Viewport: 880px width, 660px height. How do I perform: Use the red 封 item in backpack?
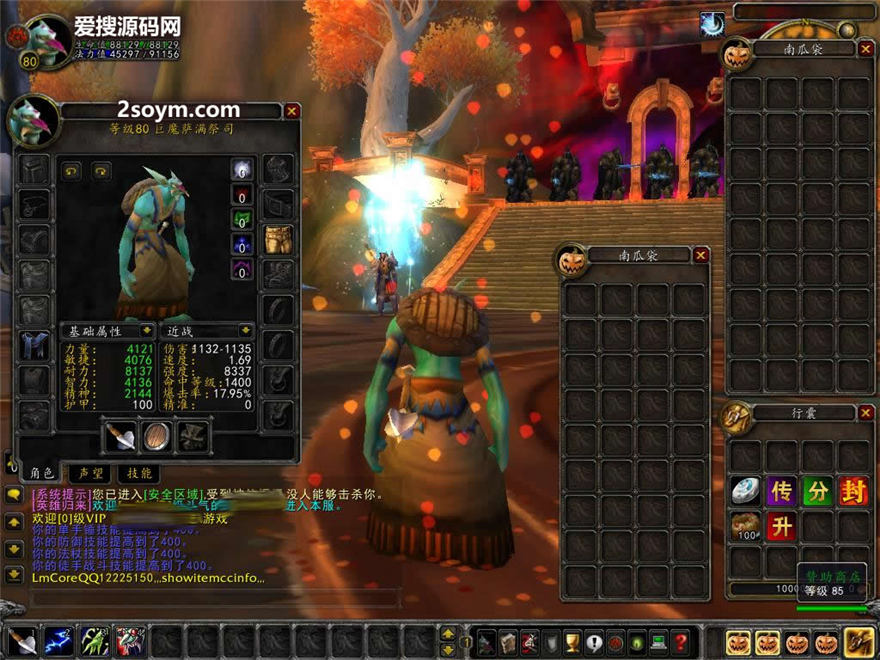pyautogui.click(x=853, y=491)
